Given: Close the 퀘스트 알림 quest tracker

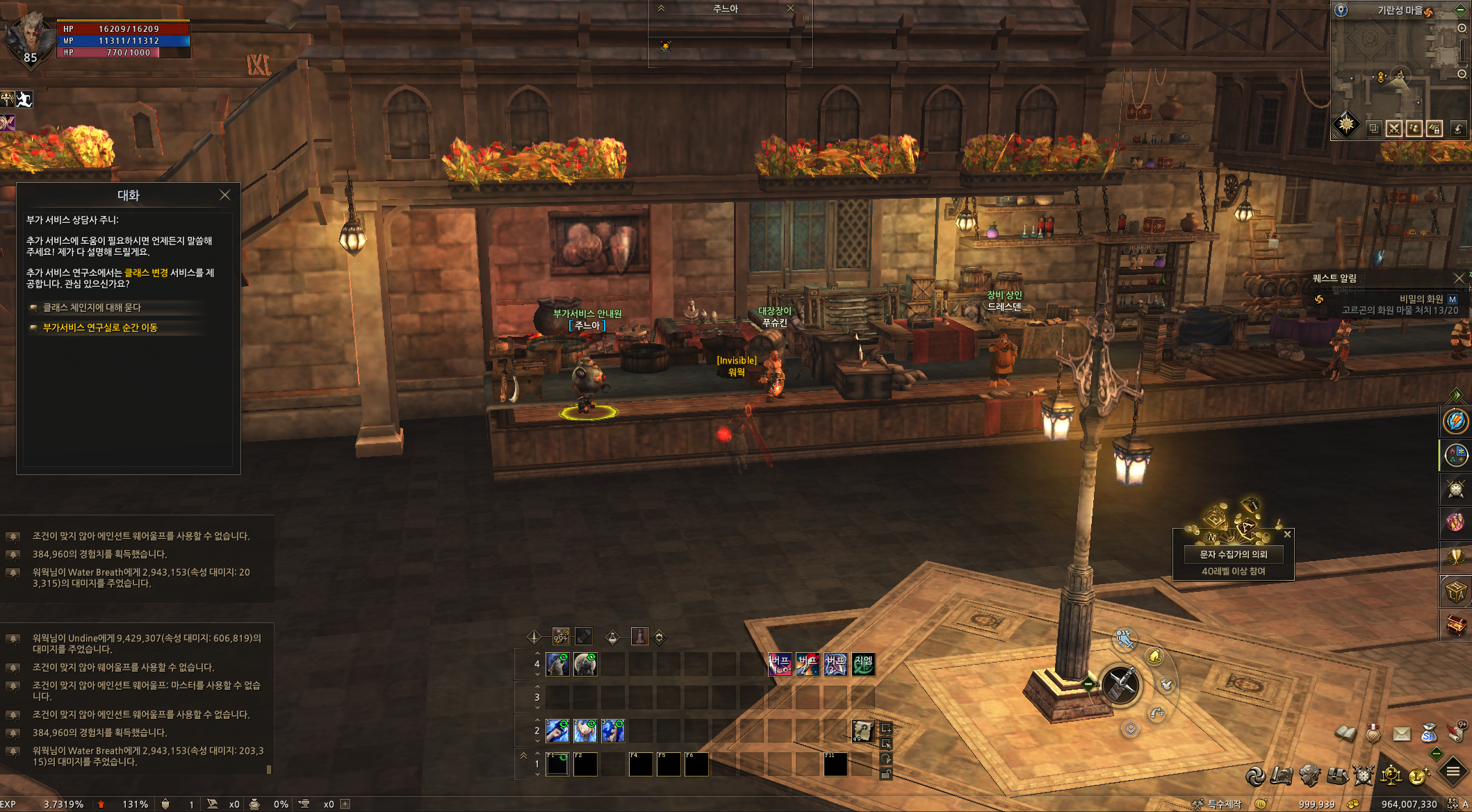Looking at the screenshot, I should tap(1459, 278).
